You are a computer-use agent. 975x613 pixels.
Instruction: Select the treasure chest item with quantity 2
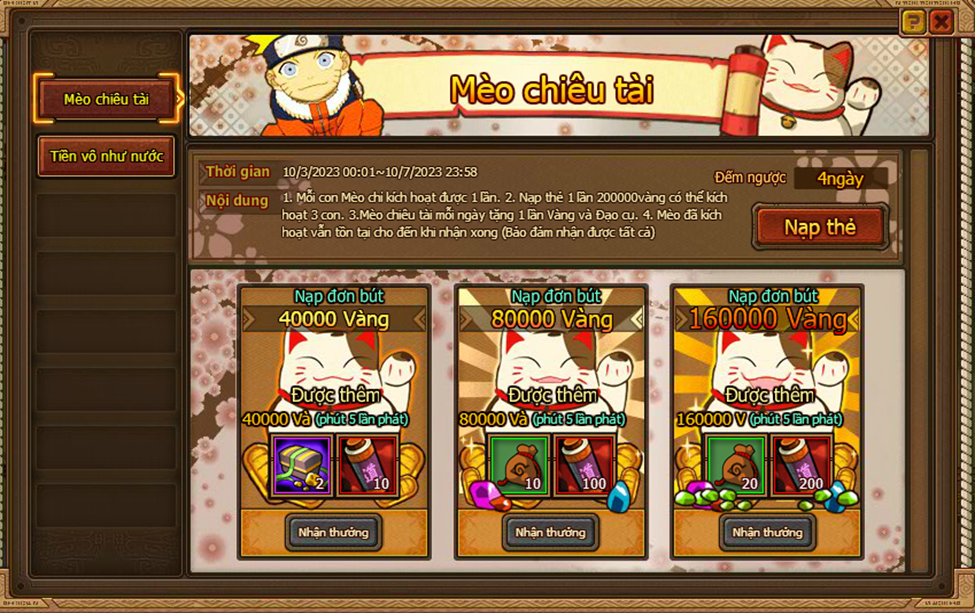[x=302, y=465]
